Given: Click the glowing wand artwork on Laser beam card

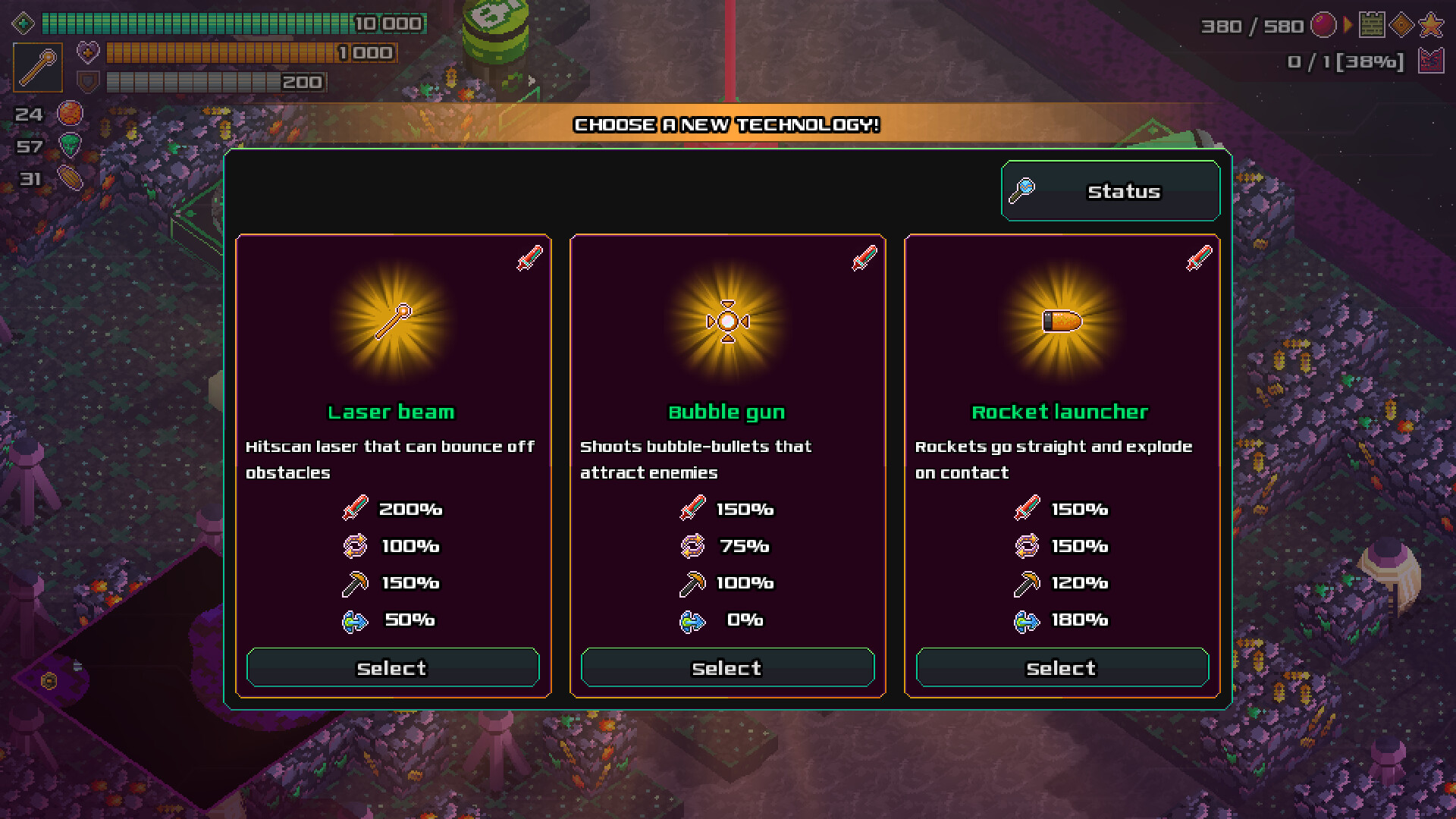Looking at the screenshot, I should point(393,319).
